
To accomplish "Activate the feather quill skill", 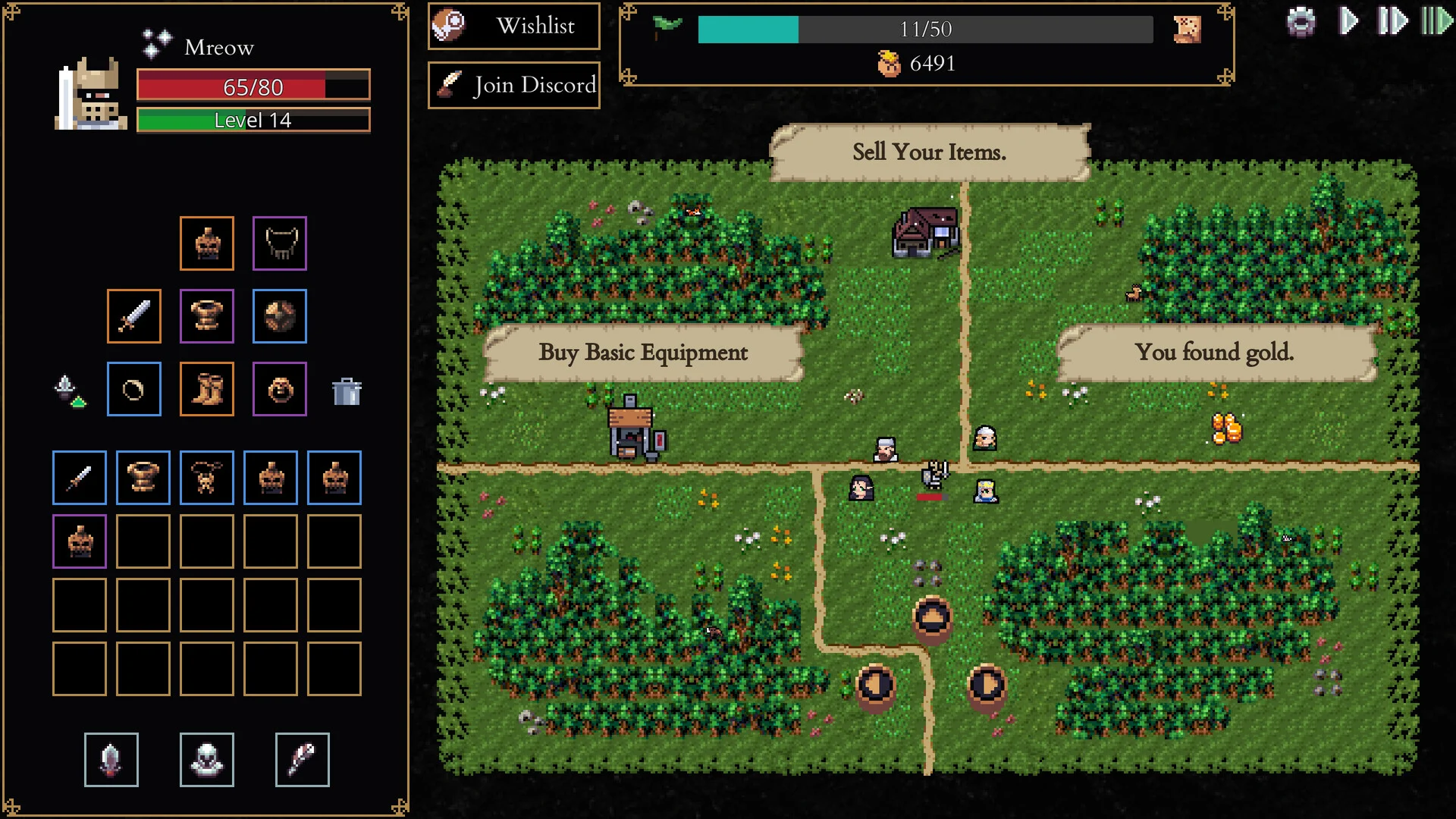I will 303,760.
